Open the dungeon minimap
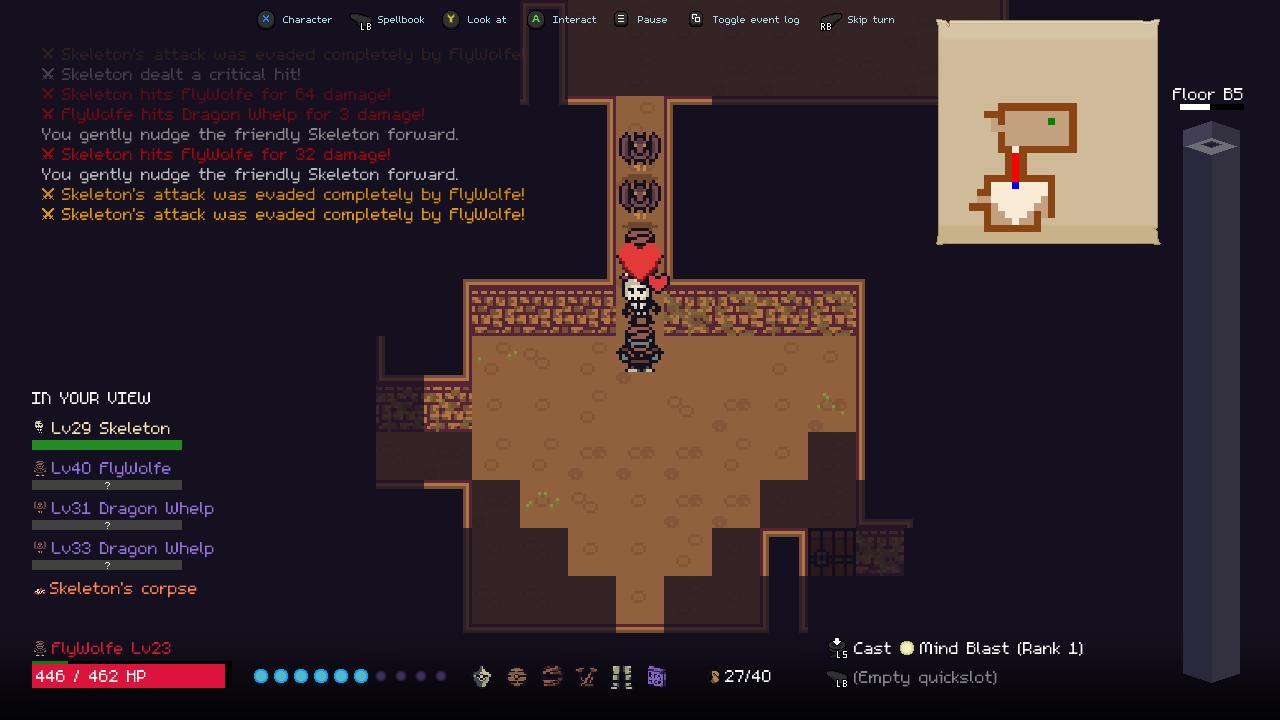The image size is (1280, 720). pos(1047,132)
